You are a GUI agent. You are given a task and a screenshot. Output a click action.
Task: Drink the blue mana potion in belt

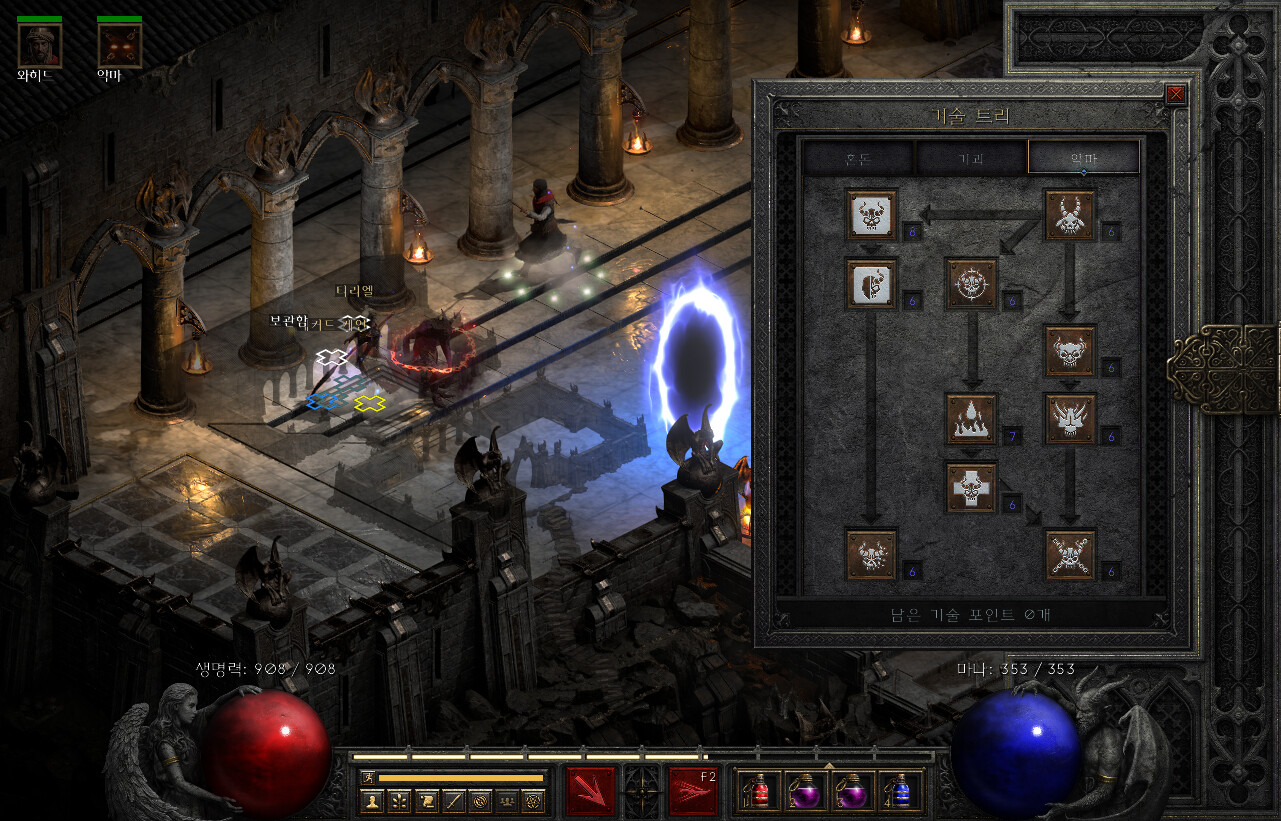coord(900,791)
